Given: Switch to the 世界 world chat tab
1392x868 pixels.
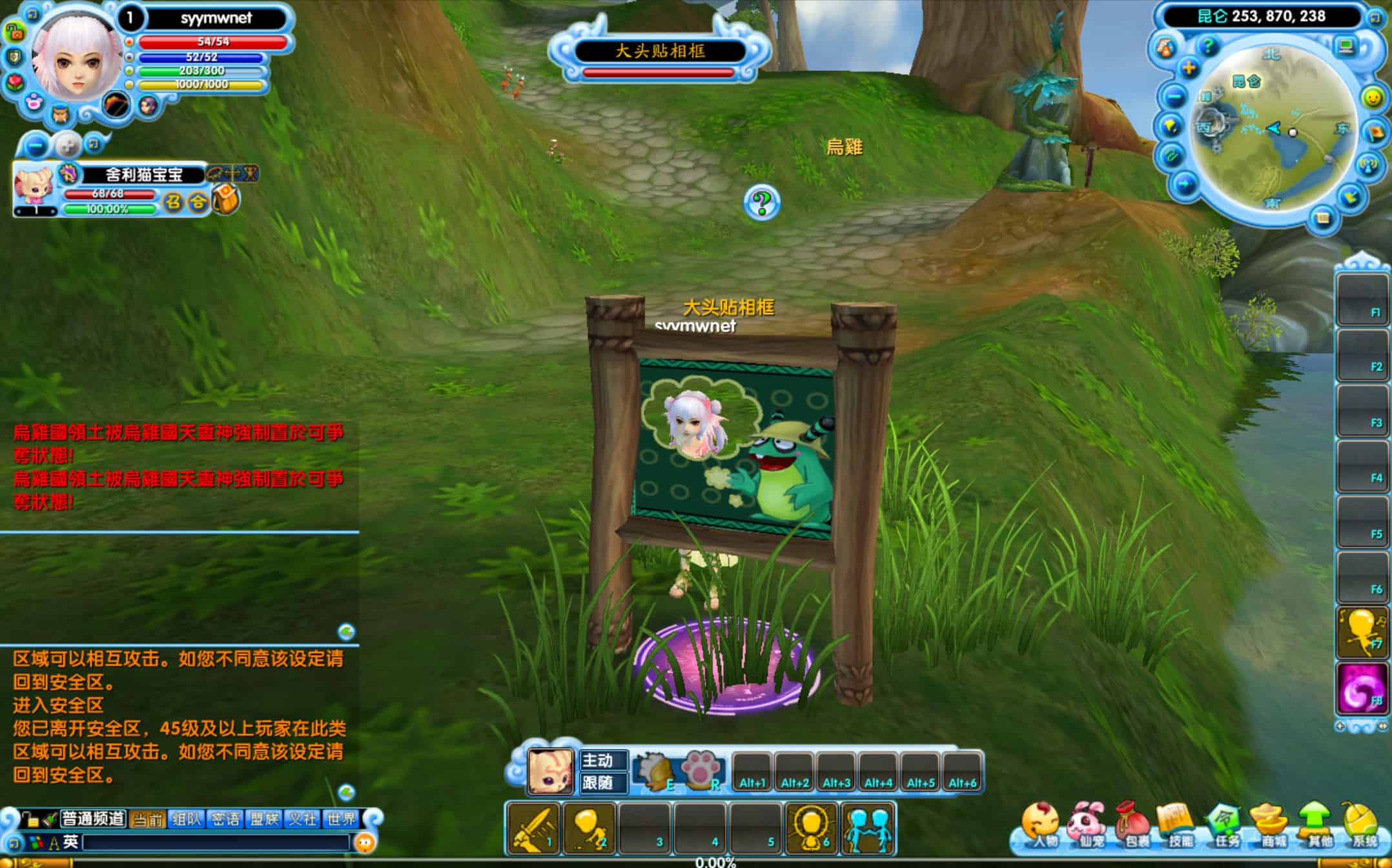Looking at the screenshot, I should [341, 819].
